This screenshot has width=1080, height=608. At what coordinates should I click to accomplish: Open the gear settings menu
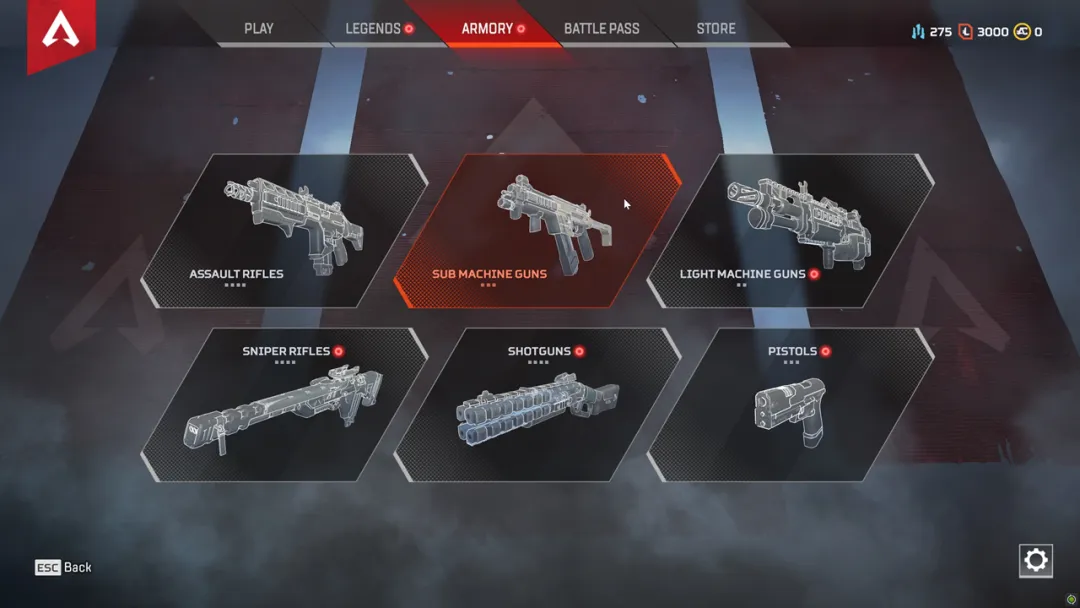point(1036,560)
